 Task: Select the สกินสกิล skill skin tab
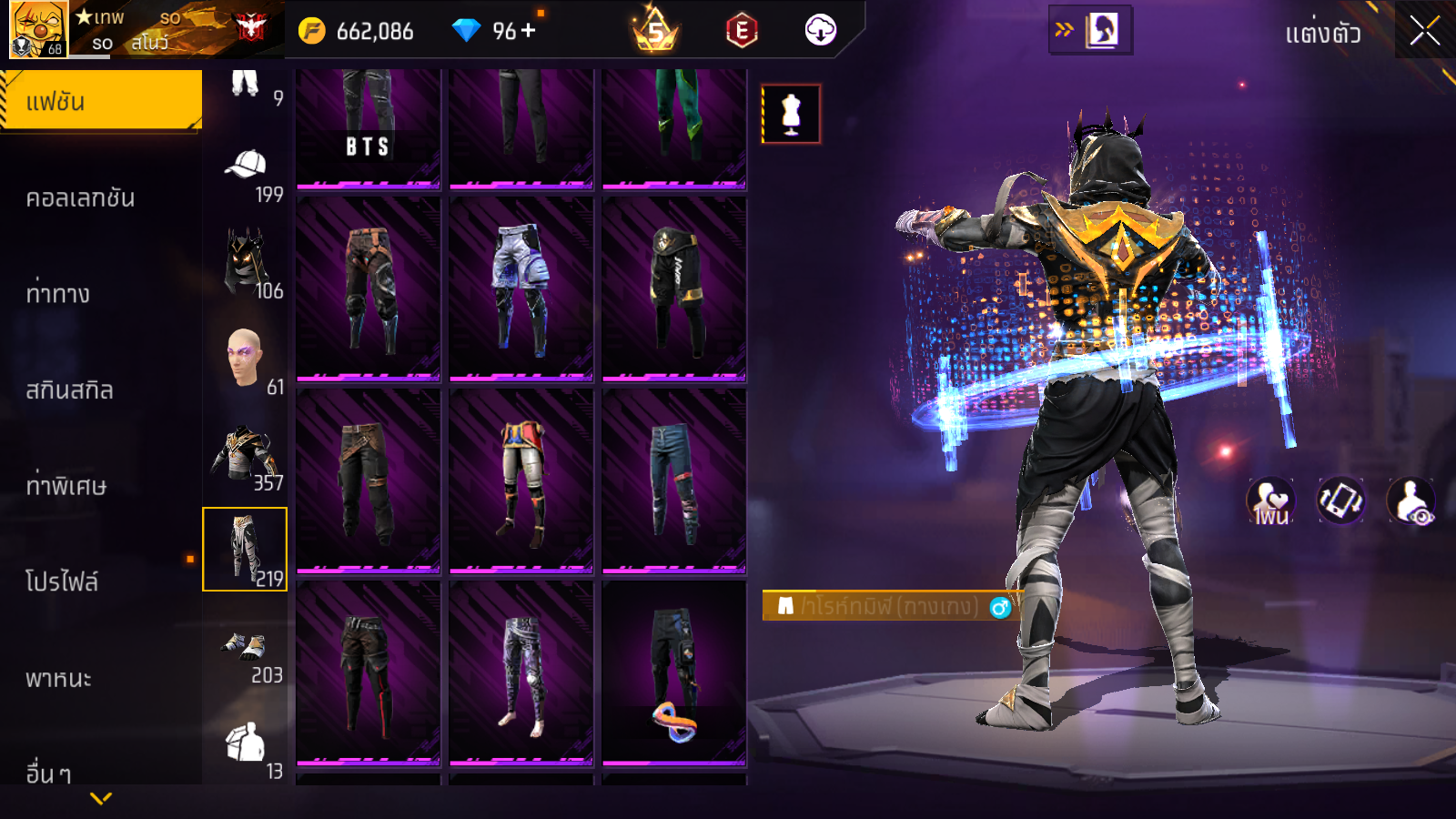(x=69, y=390)
